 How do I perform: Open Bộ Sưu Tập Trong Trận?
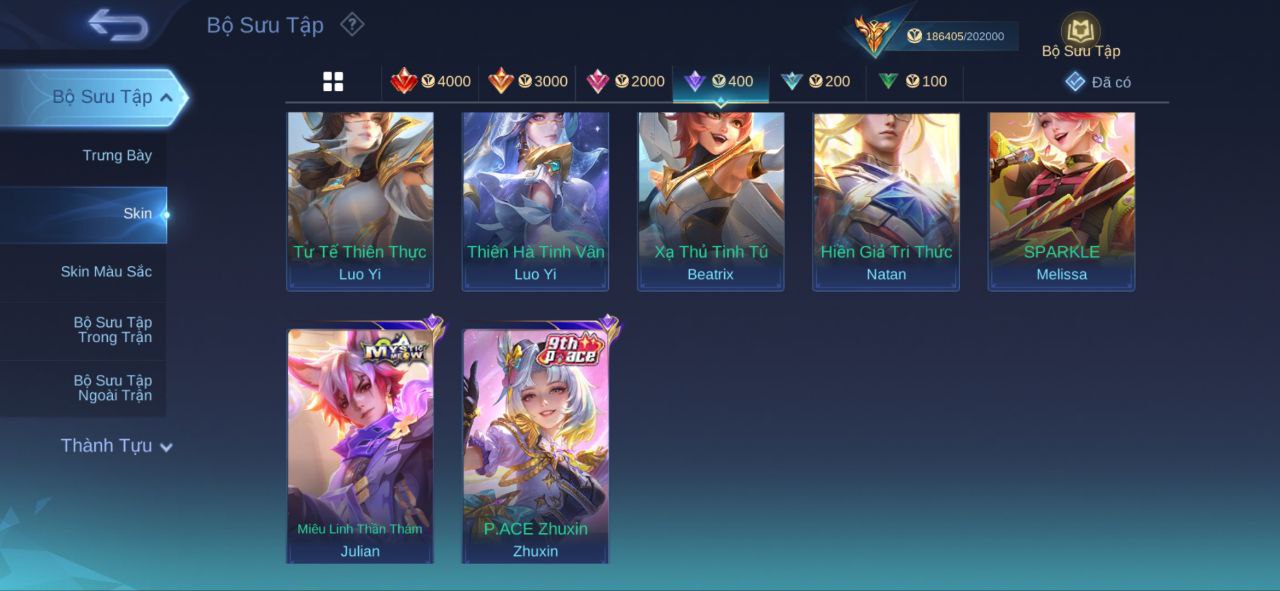[113, 330]
